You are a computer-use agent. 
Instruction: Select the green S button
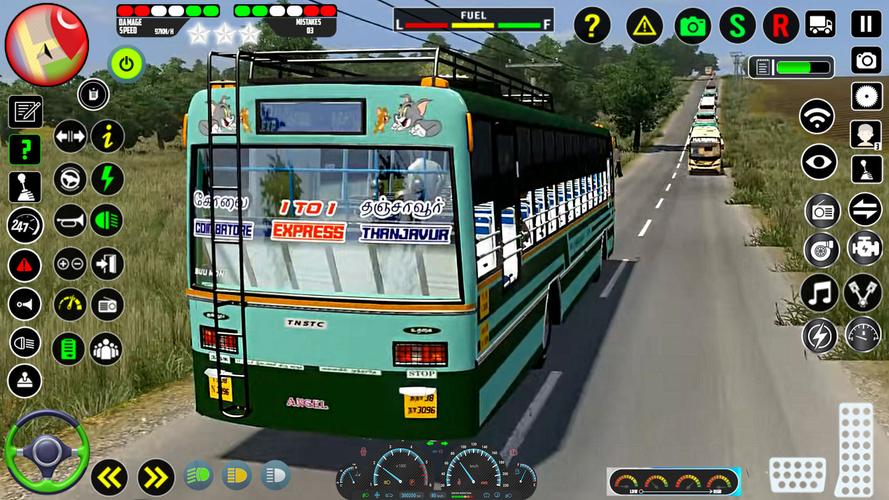click(x=737, y=25)
